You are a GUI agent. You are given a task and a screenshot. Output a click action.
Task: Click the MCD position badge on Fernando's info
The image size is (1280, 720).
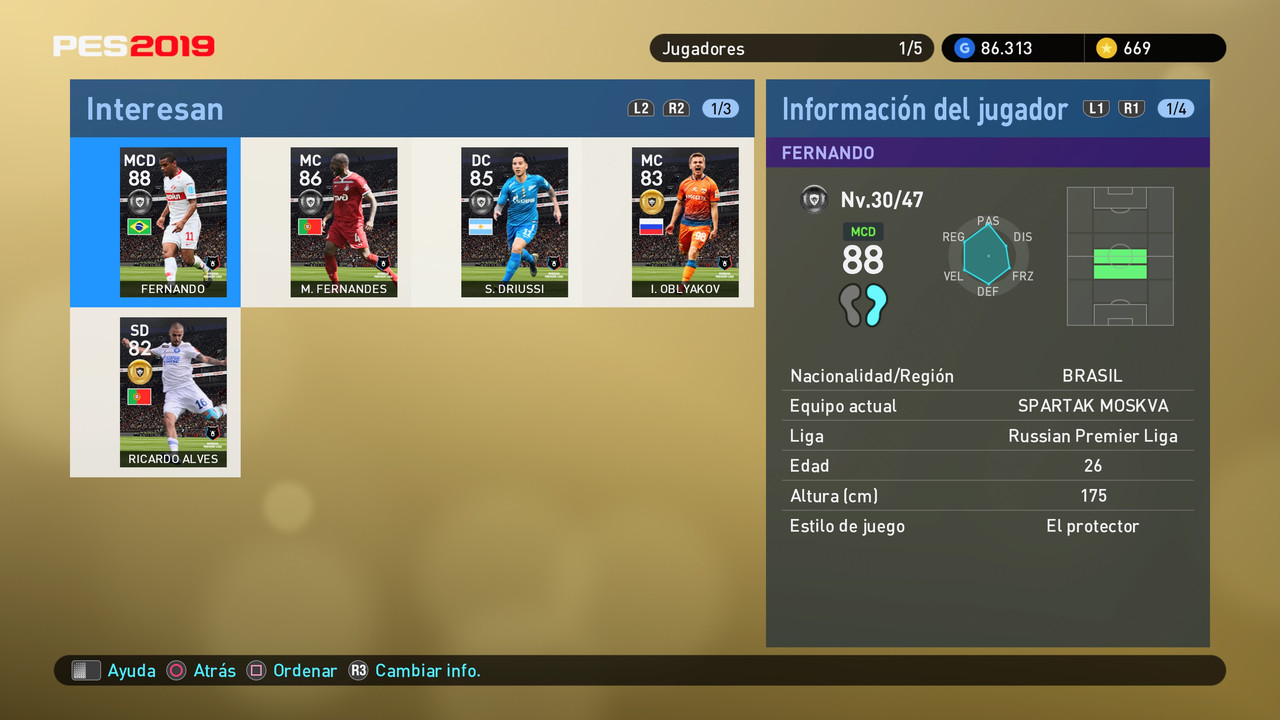[862, 231]
